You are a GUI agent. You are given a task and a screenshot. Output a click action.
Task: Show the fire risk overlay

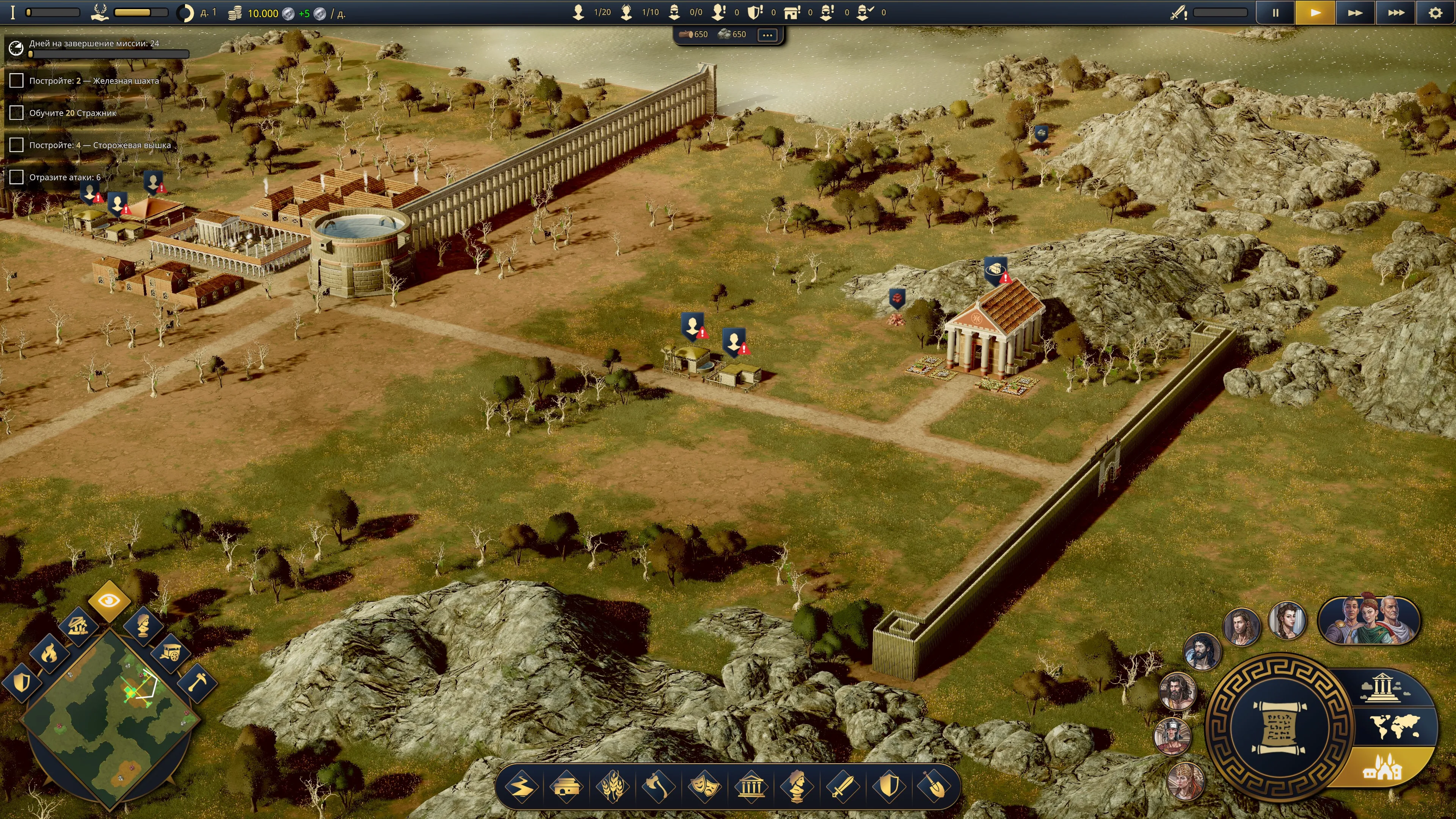click(x=49, y=653)
